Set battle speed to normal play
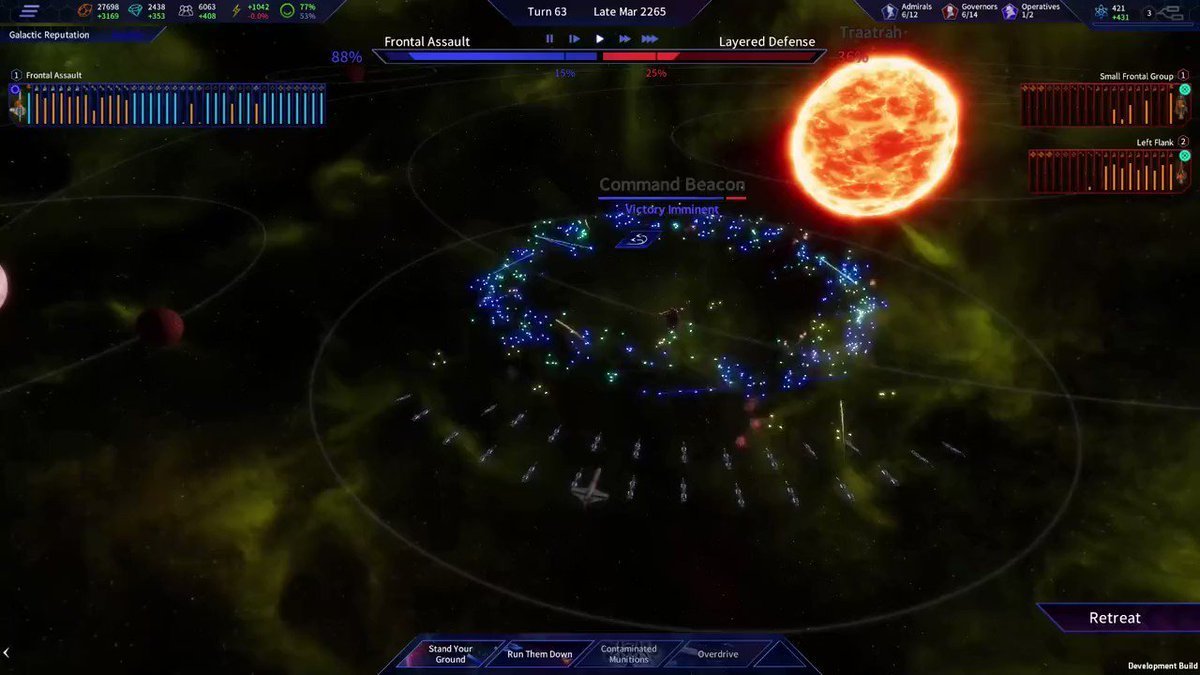The width and height of the screenshot is (1200, 675). tap(600, 39)
